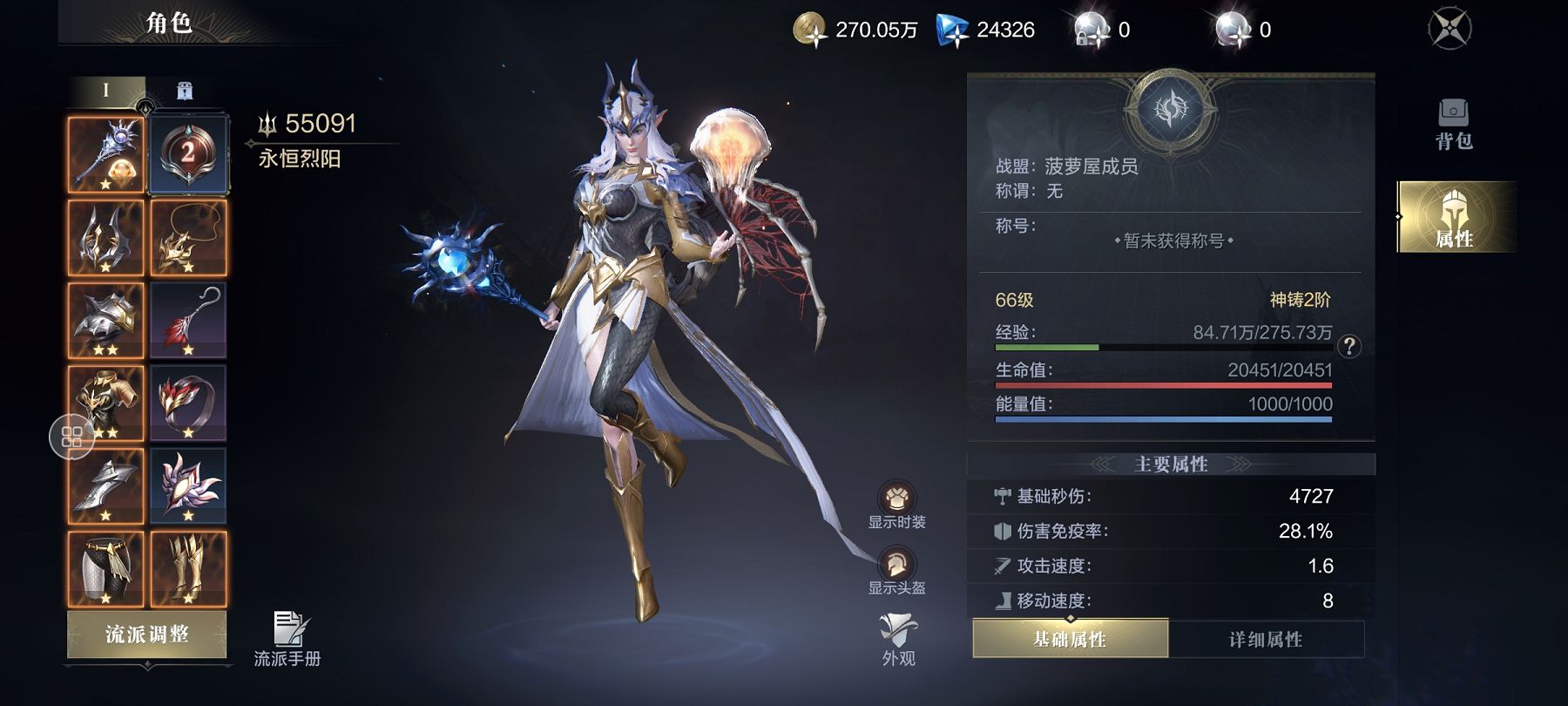Switch to the locked second loadout tab

point(184,91)
